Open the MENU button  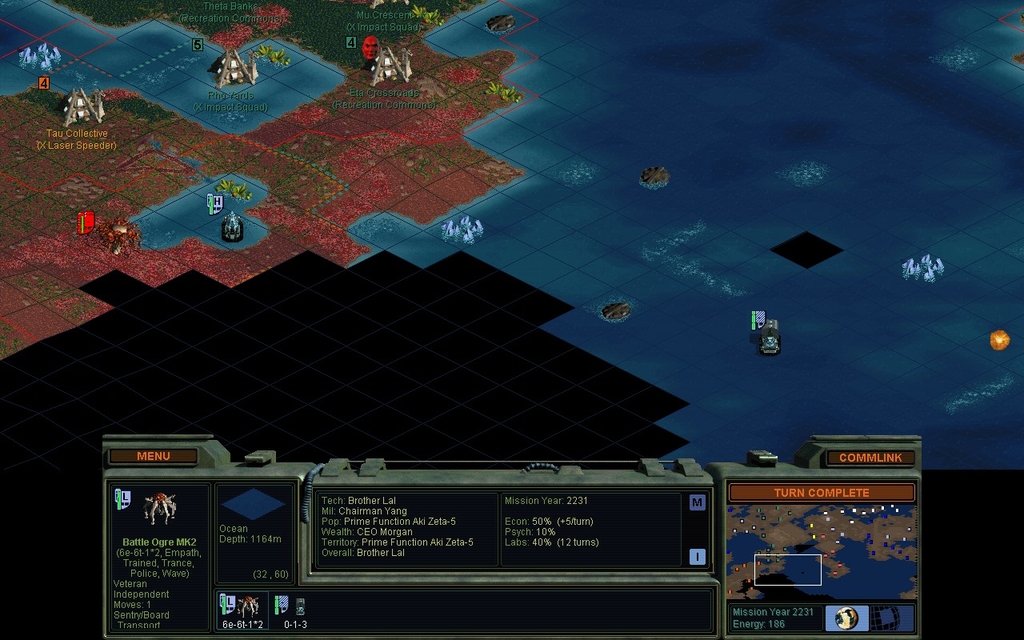(153, 456)
